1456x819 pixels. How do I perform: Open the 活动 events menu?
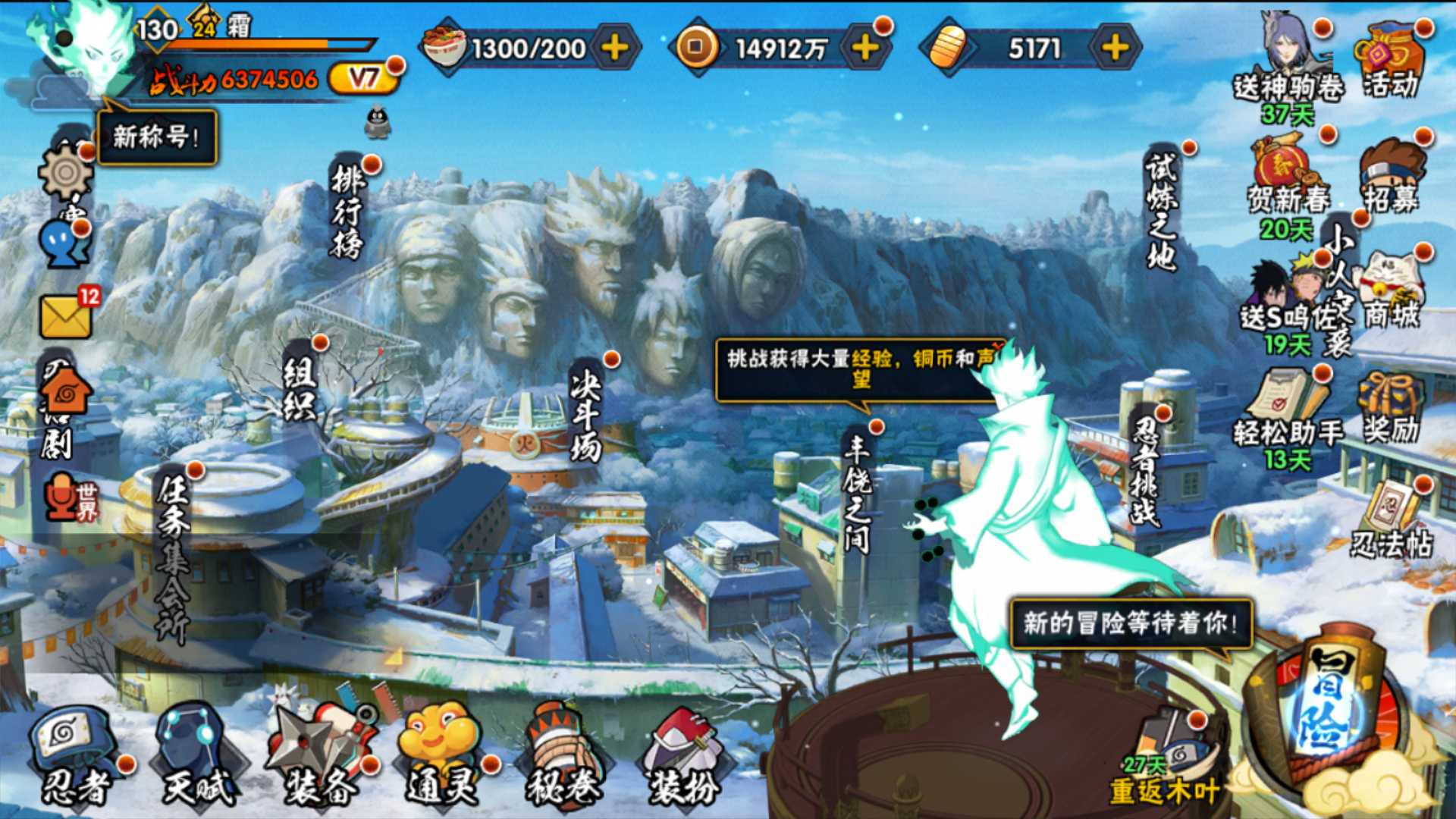[1391, 62]
